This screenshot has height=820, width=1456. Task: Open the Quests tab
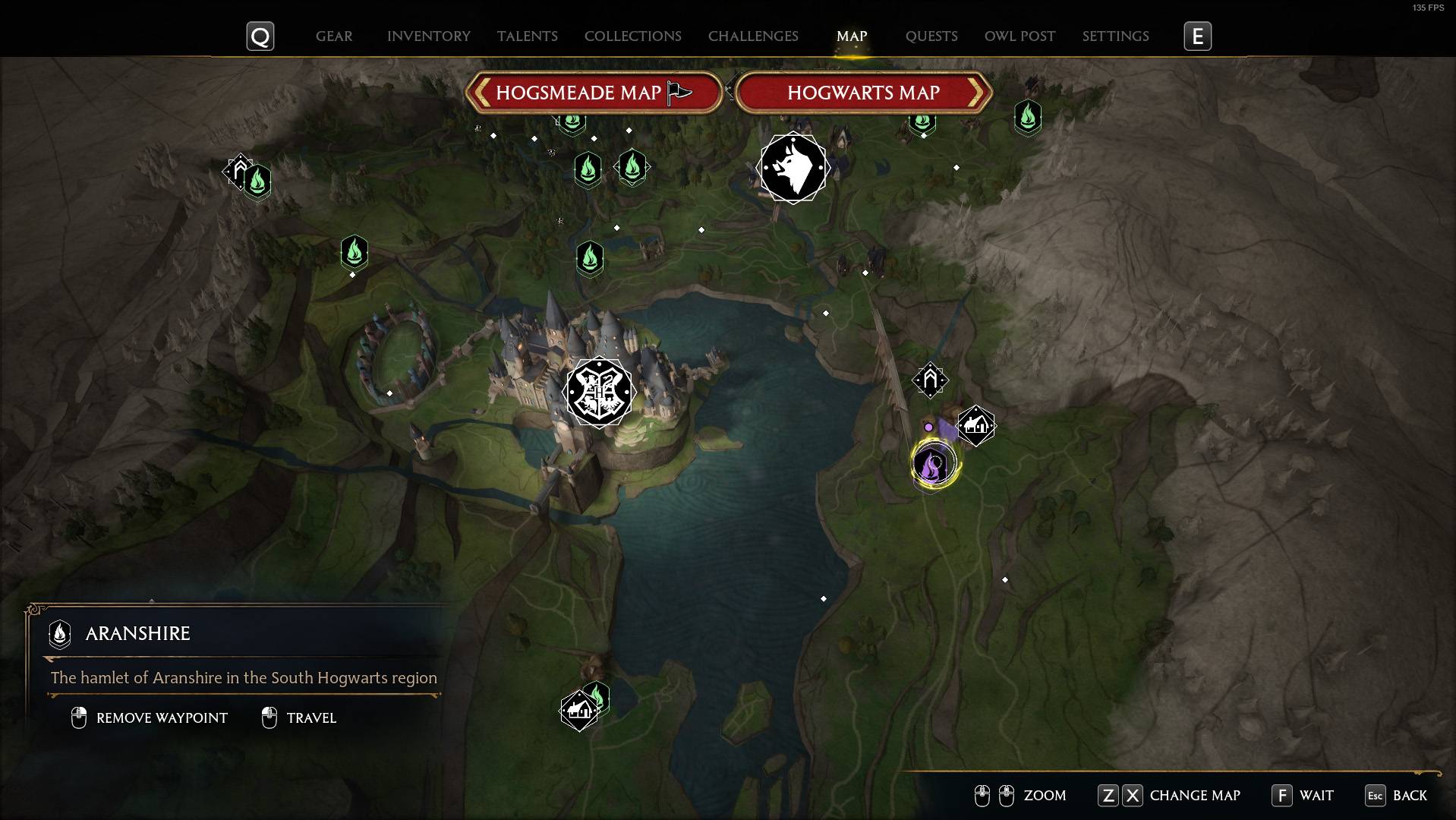tap(931, 36)
